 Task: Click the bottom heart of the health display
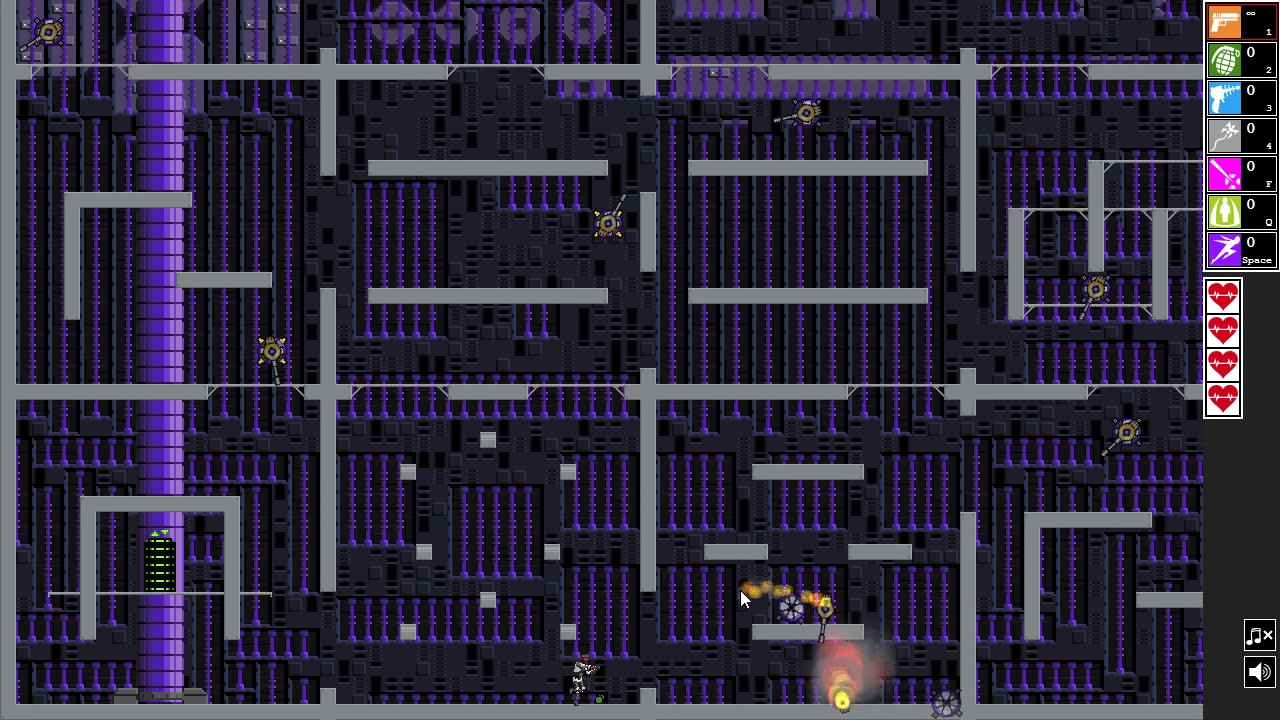point(1223,398)
